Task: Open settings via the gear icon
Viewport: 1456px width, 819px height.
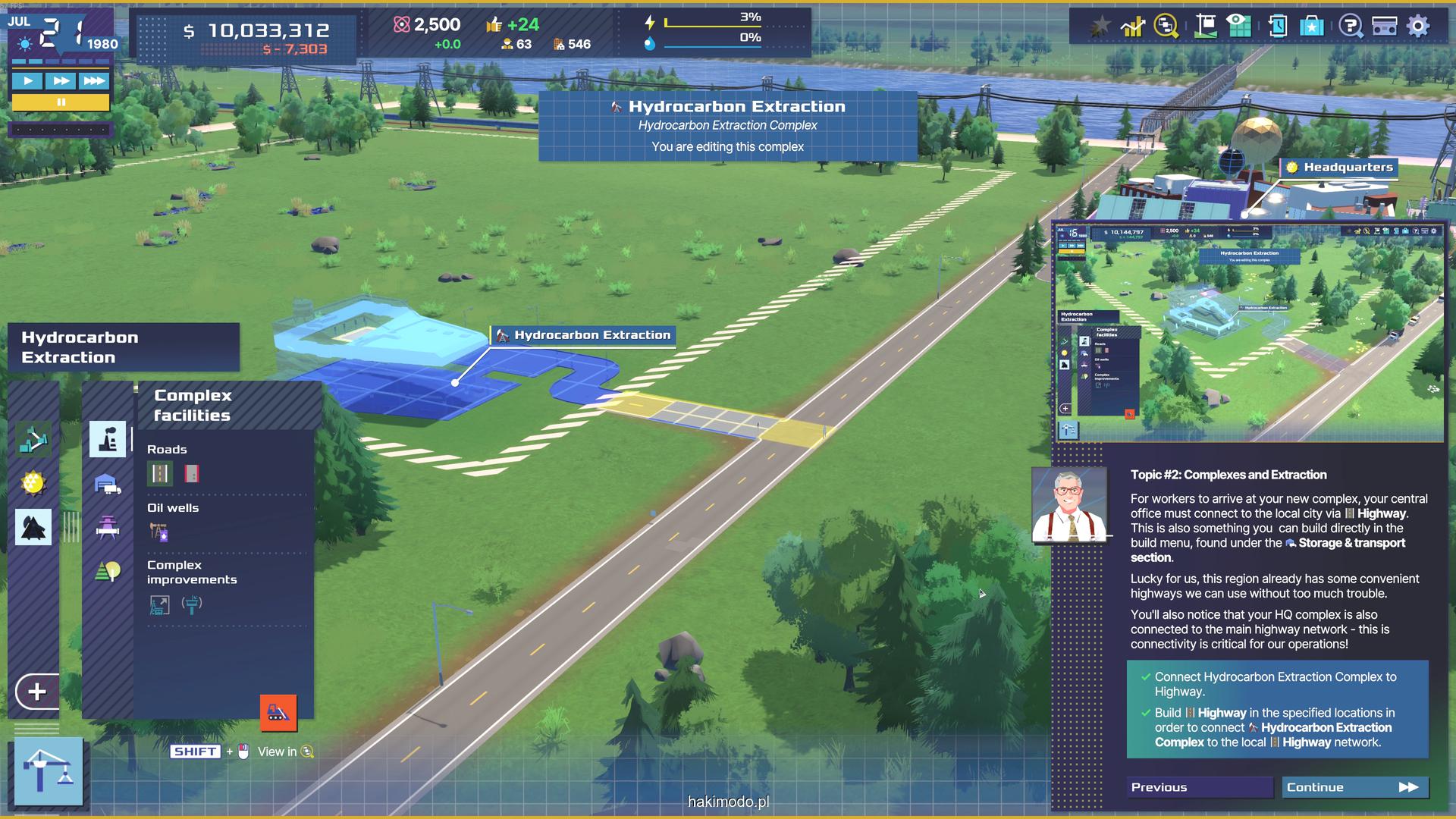Action: tap(1418, 26)
